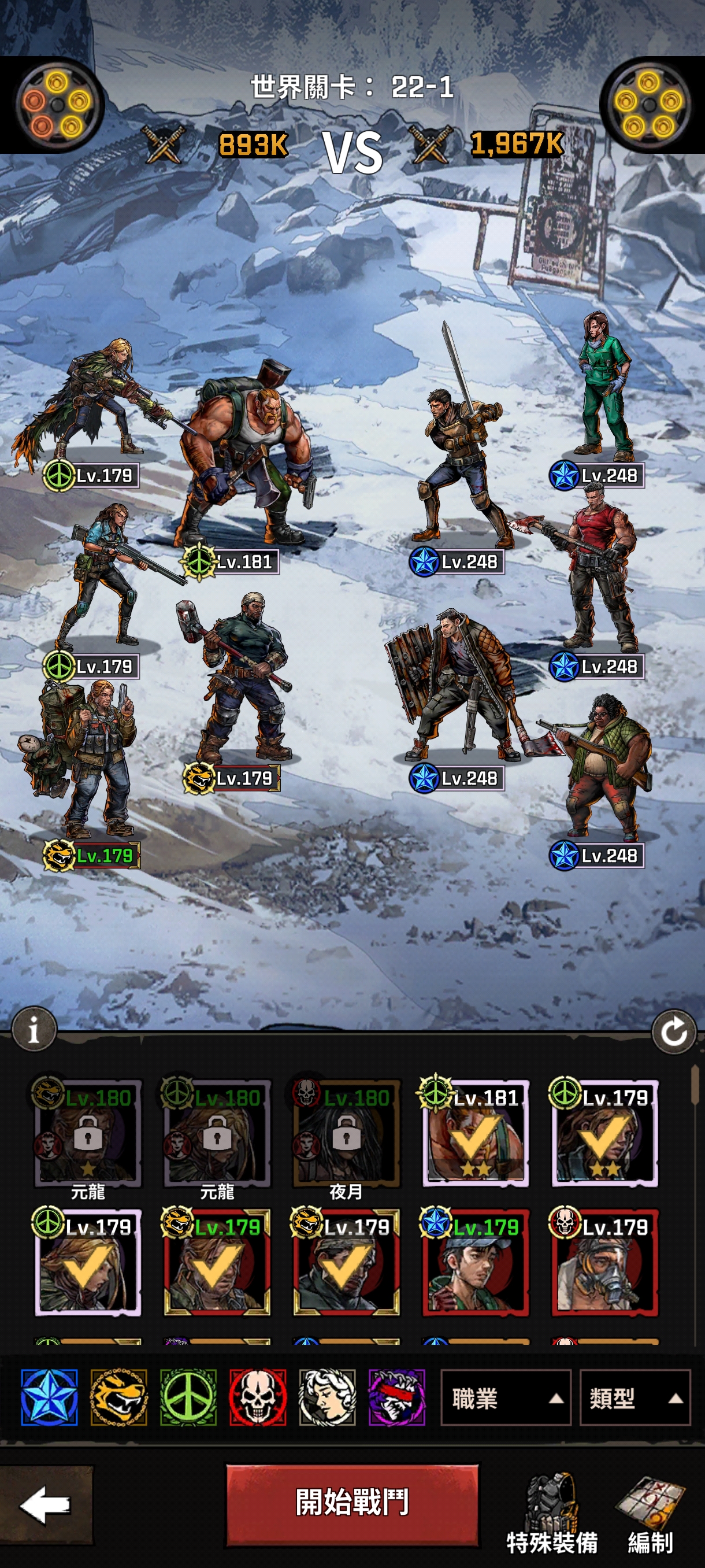Screen dimensions: 705x1568
Task: Filter heroes by the red skull faction
Action: click(x=258, y=1397)
